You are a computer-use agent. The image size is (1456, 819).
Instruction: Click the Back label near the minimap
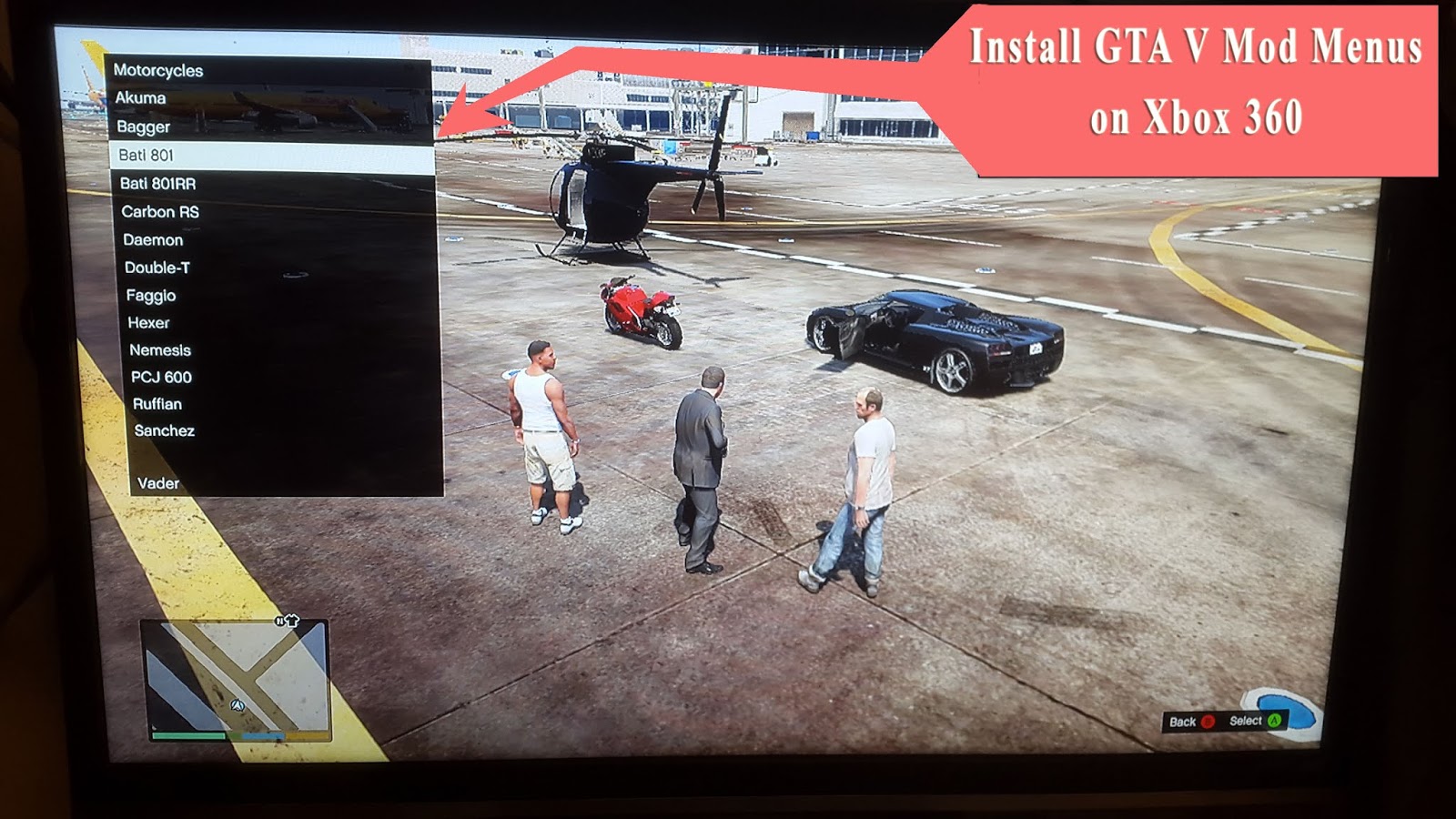click(1184, 721)
